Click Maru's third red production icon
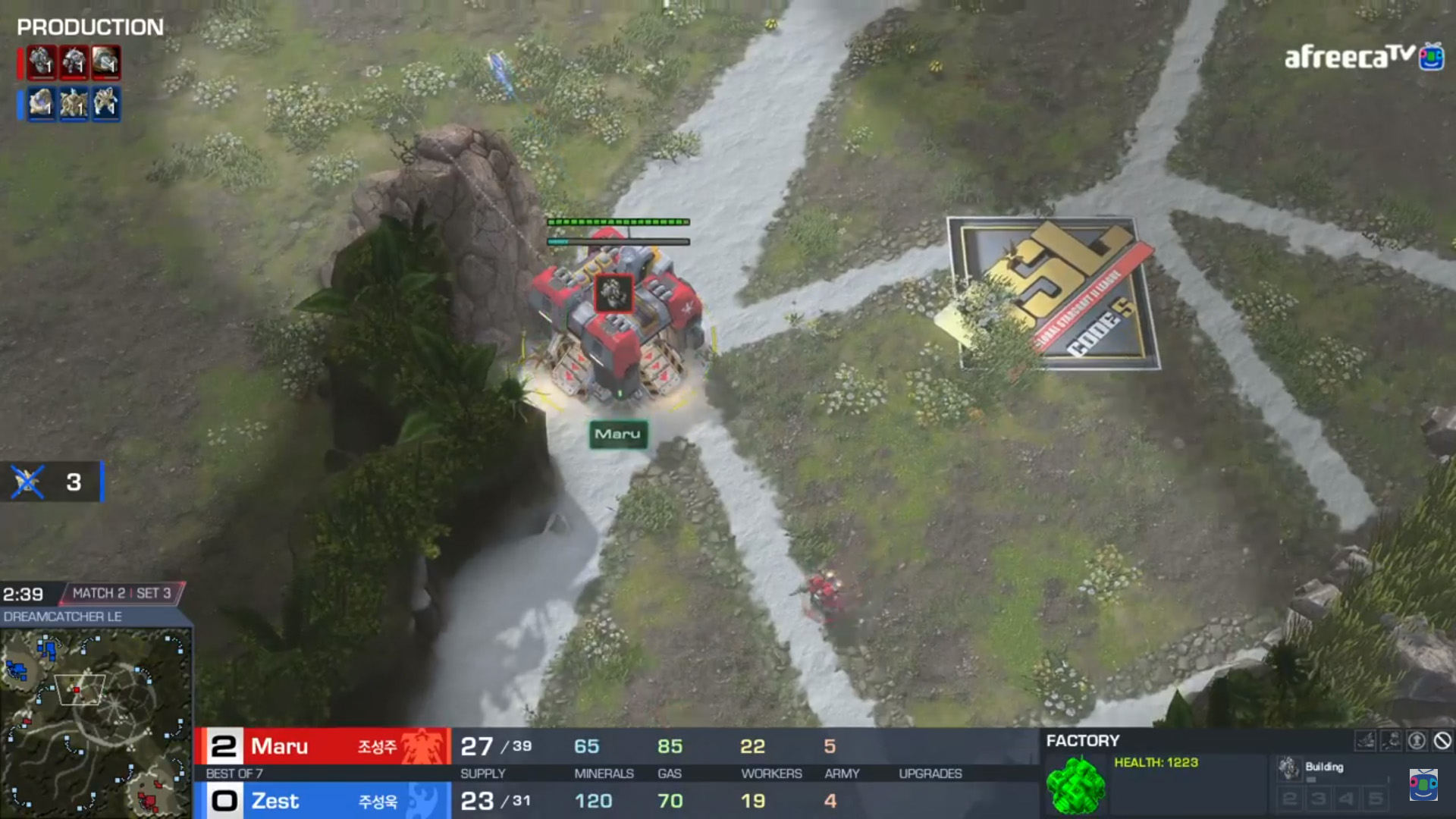Screen dimensions: 1456x819 [x=106, y=63]
